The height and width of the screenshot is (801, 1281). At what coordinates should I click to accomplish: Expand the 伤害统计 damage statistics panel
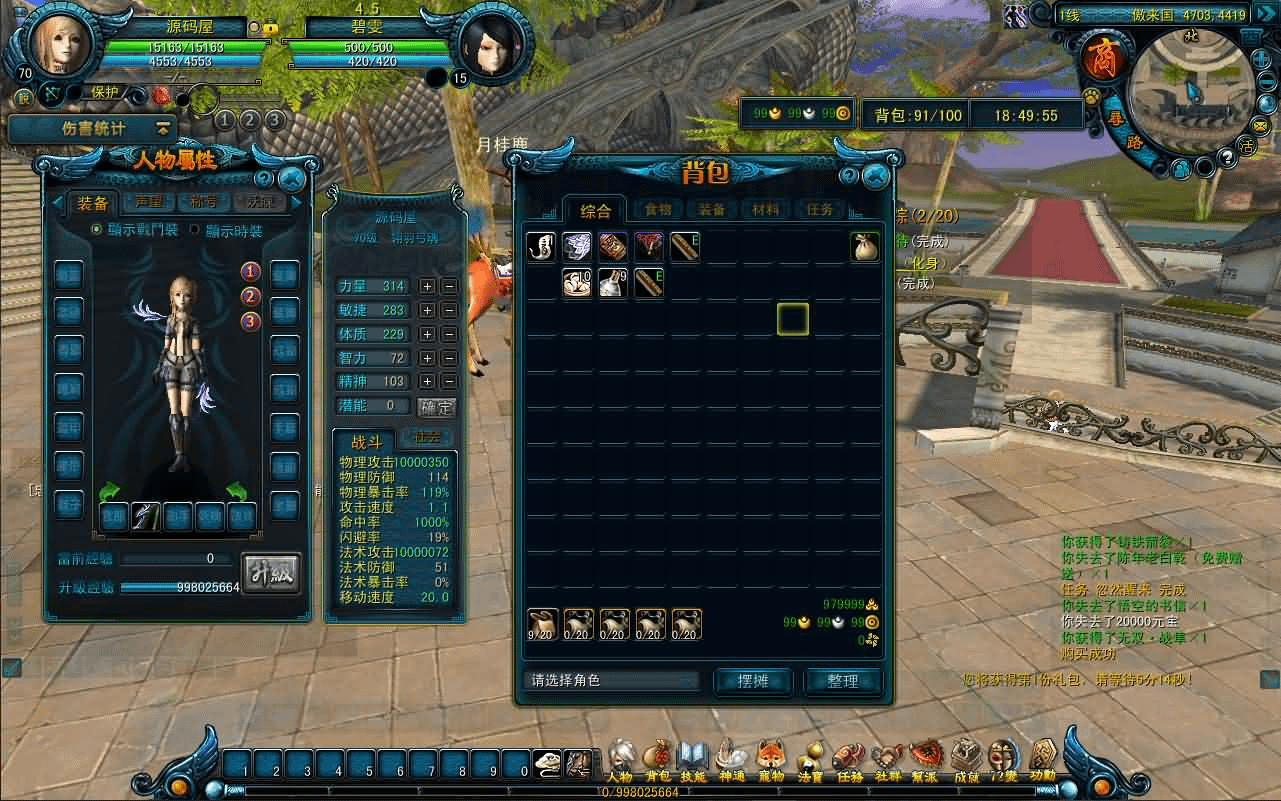[x=162, y=128]
